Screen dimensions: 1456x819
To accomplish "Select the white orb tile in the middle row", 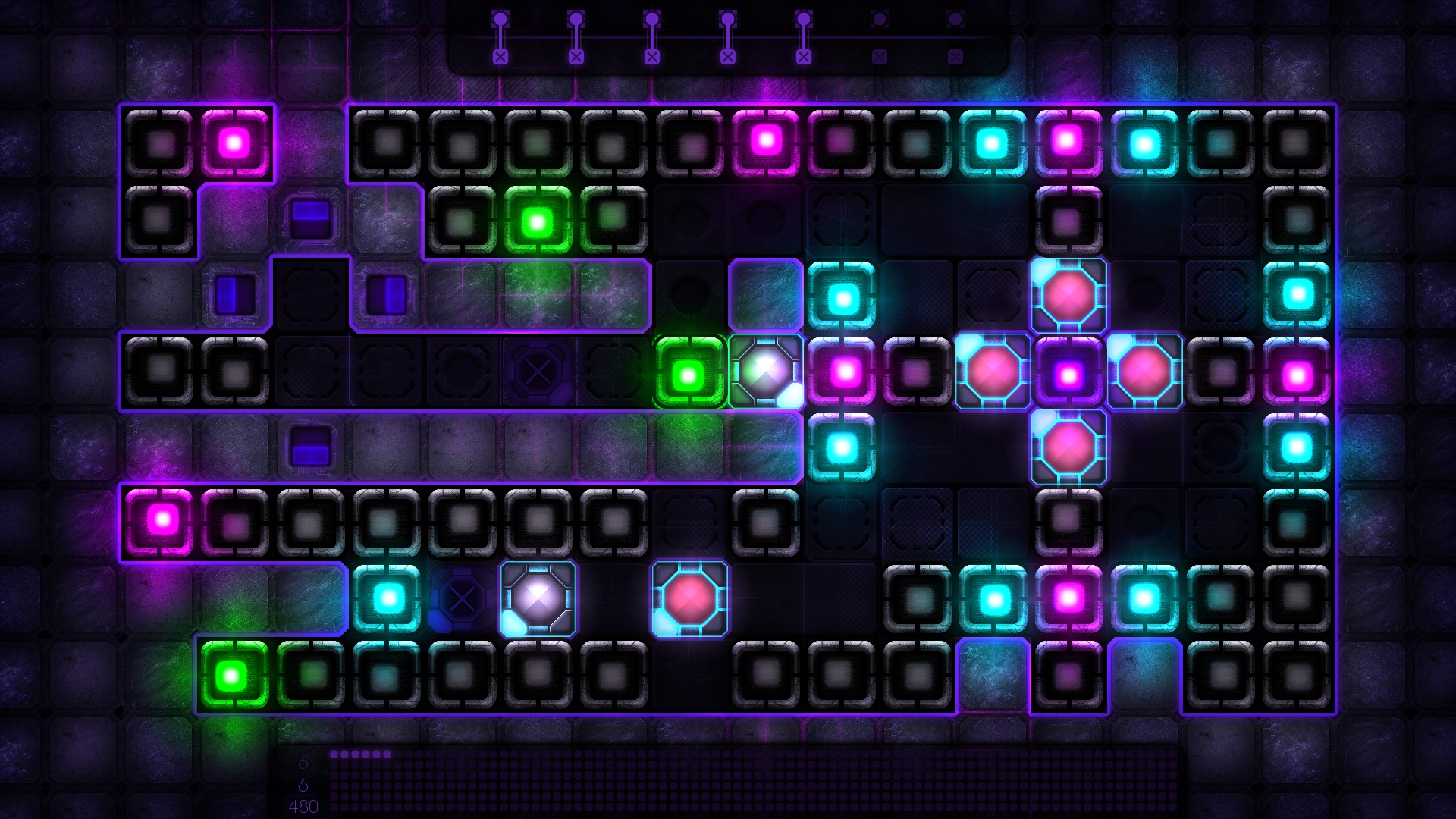I will (765, 372).
